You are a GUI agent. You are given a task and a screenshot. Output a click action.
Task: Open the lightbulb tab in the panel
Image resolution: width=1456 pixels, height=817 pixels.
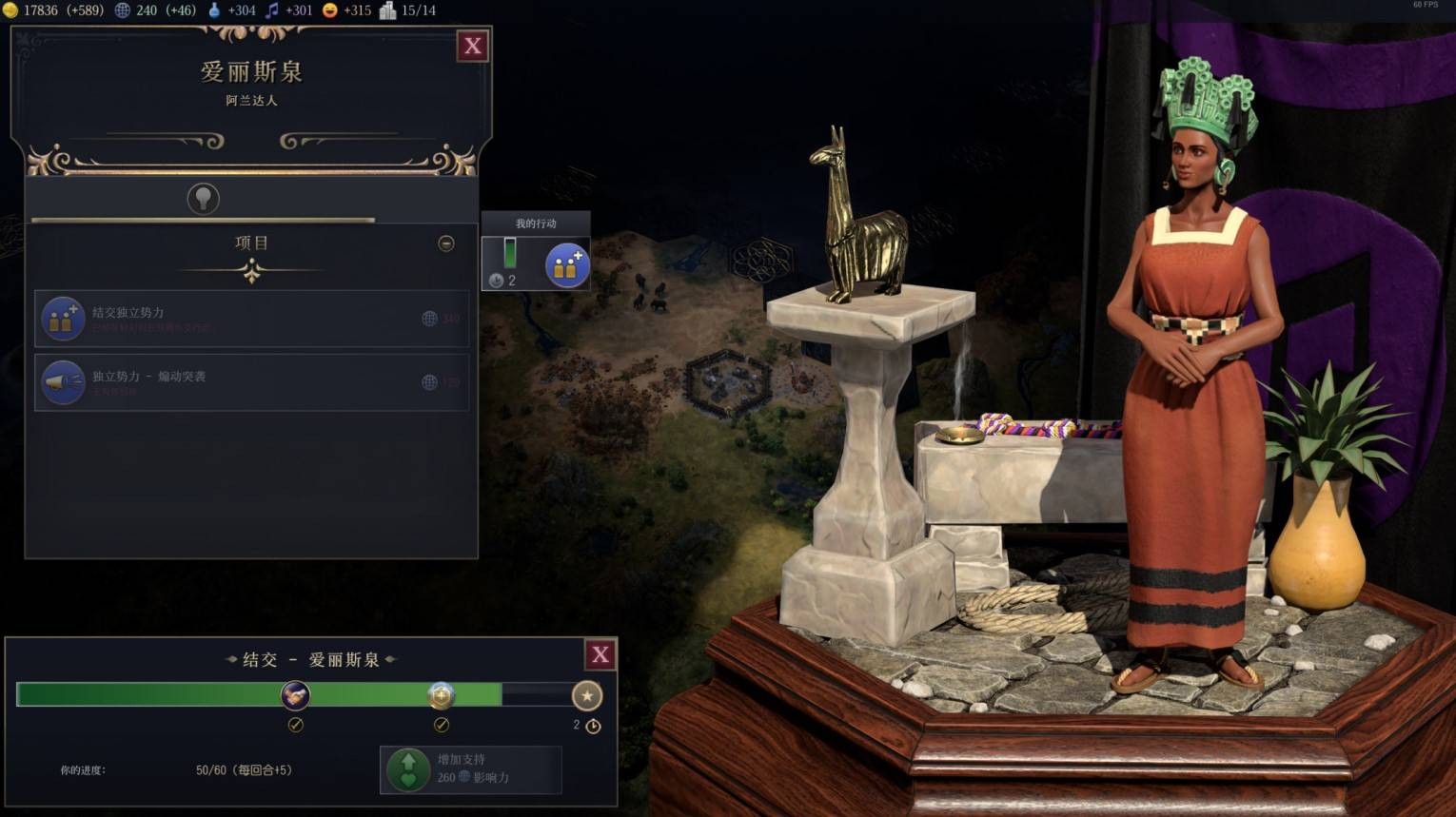tap(203, 198)
